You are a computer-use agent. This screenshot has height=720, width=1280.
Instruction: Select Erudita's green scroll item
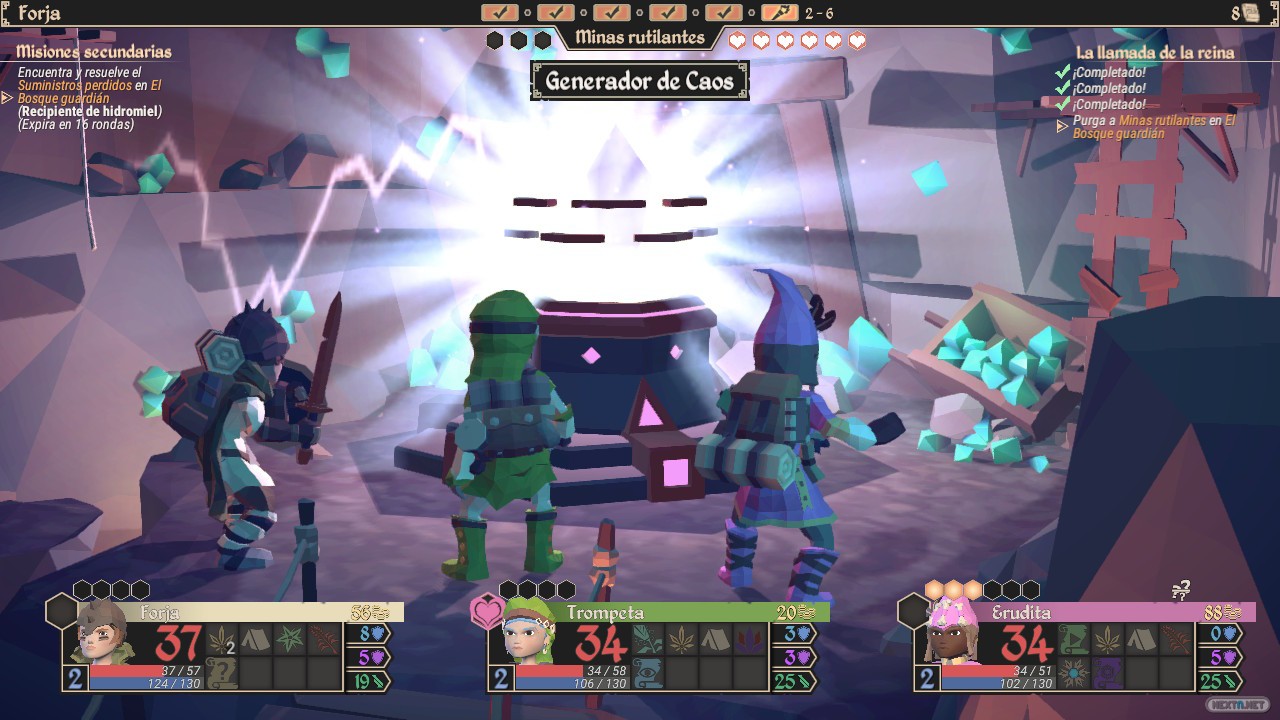coord(1074,639)
